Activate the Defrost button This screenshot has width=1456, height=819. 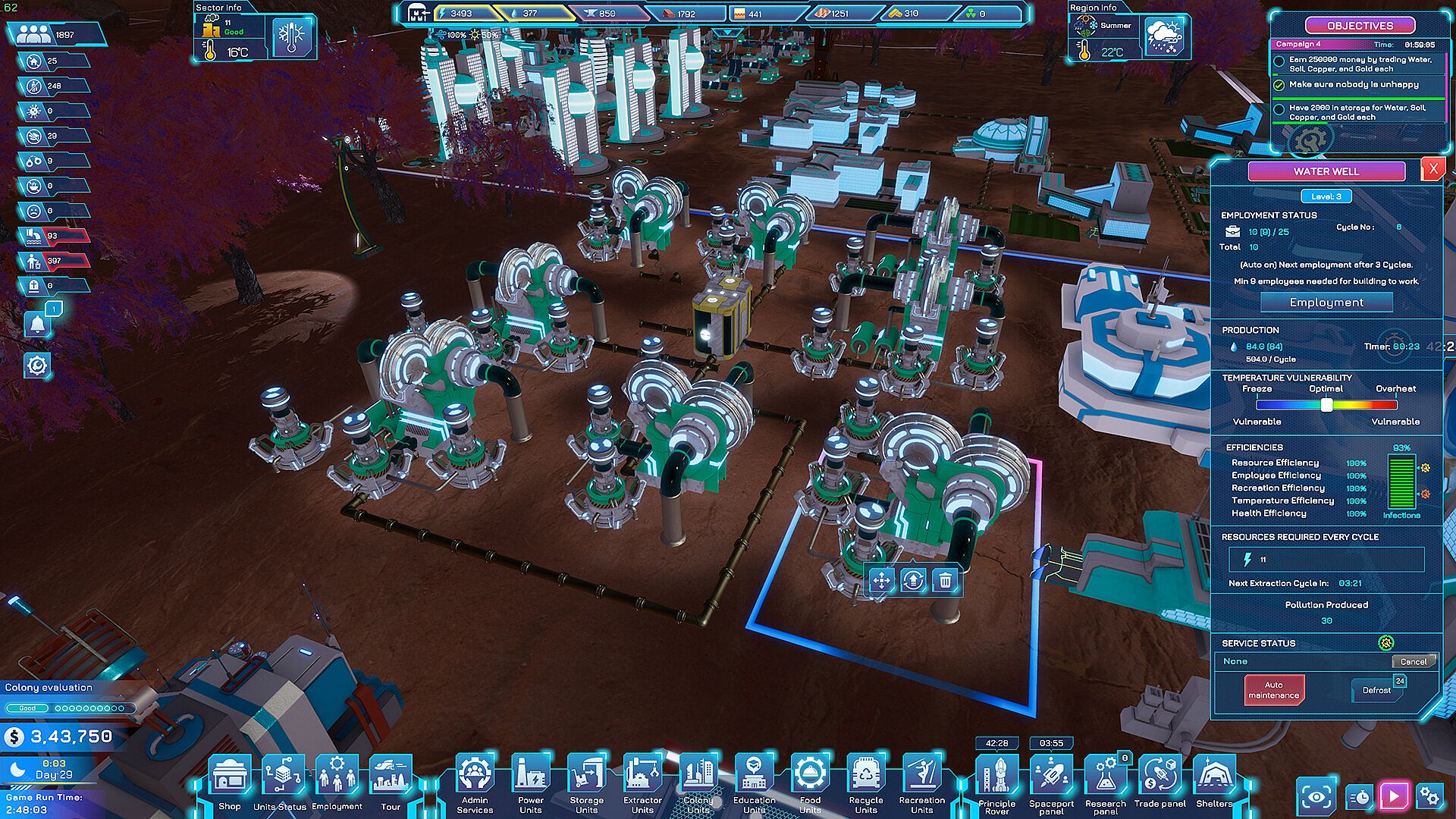point(1377,690)
